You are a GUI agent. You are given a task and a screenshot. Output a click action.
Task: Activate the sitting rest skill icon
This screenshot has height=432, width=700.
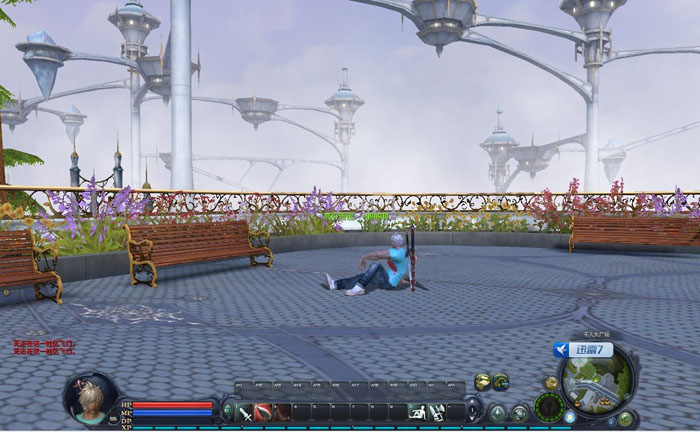418,411
